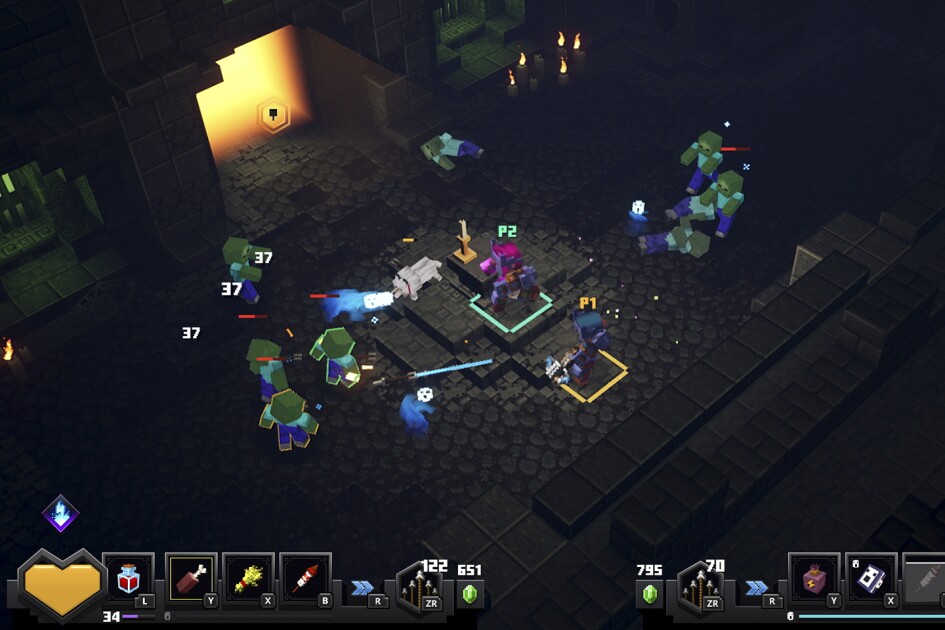Use the white-faced blue book artifact
Image resolution: width=945 pixels, height=630 pixels.
[870, 578]
